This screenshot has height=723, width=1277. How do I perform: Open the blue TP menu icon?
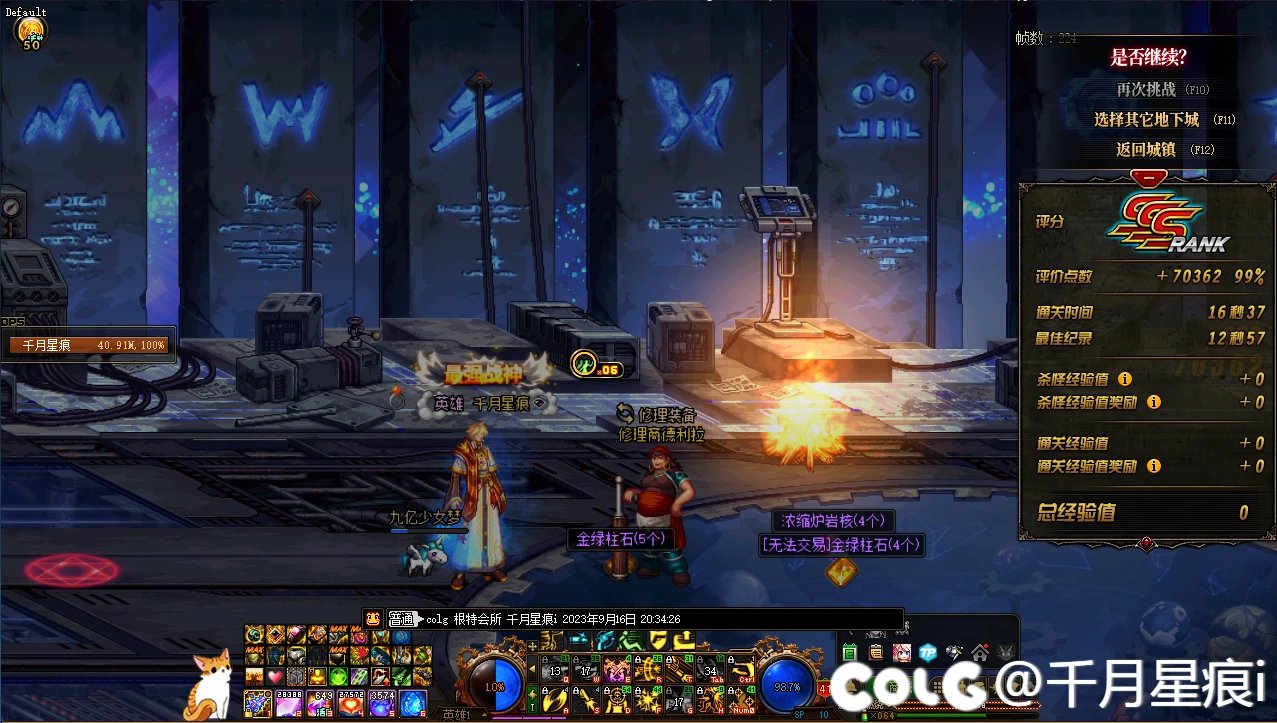pyautogui.click(x=927, y=652)
